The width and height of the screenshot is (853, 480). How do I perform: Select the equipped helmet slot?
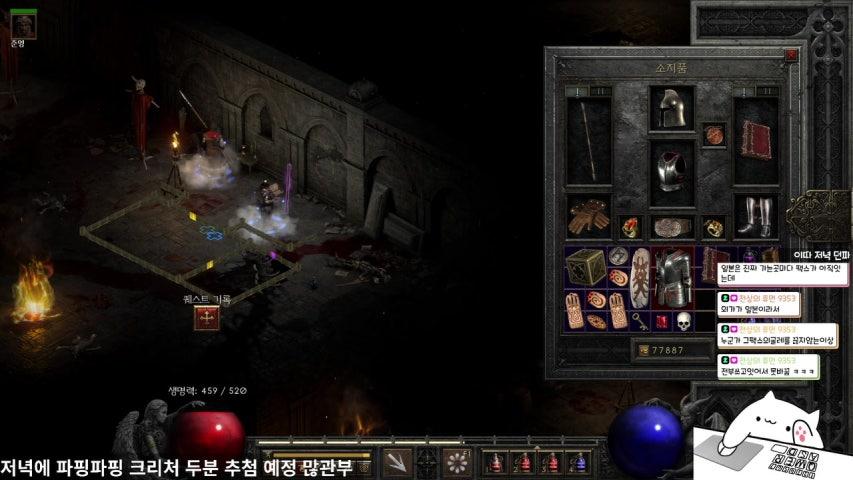pos(671,108)
